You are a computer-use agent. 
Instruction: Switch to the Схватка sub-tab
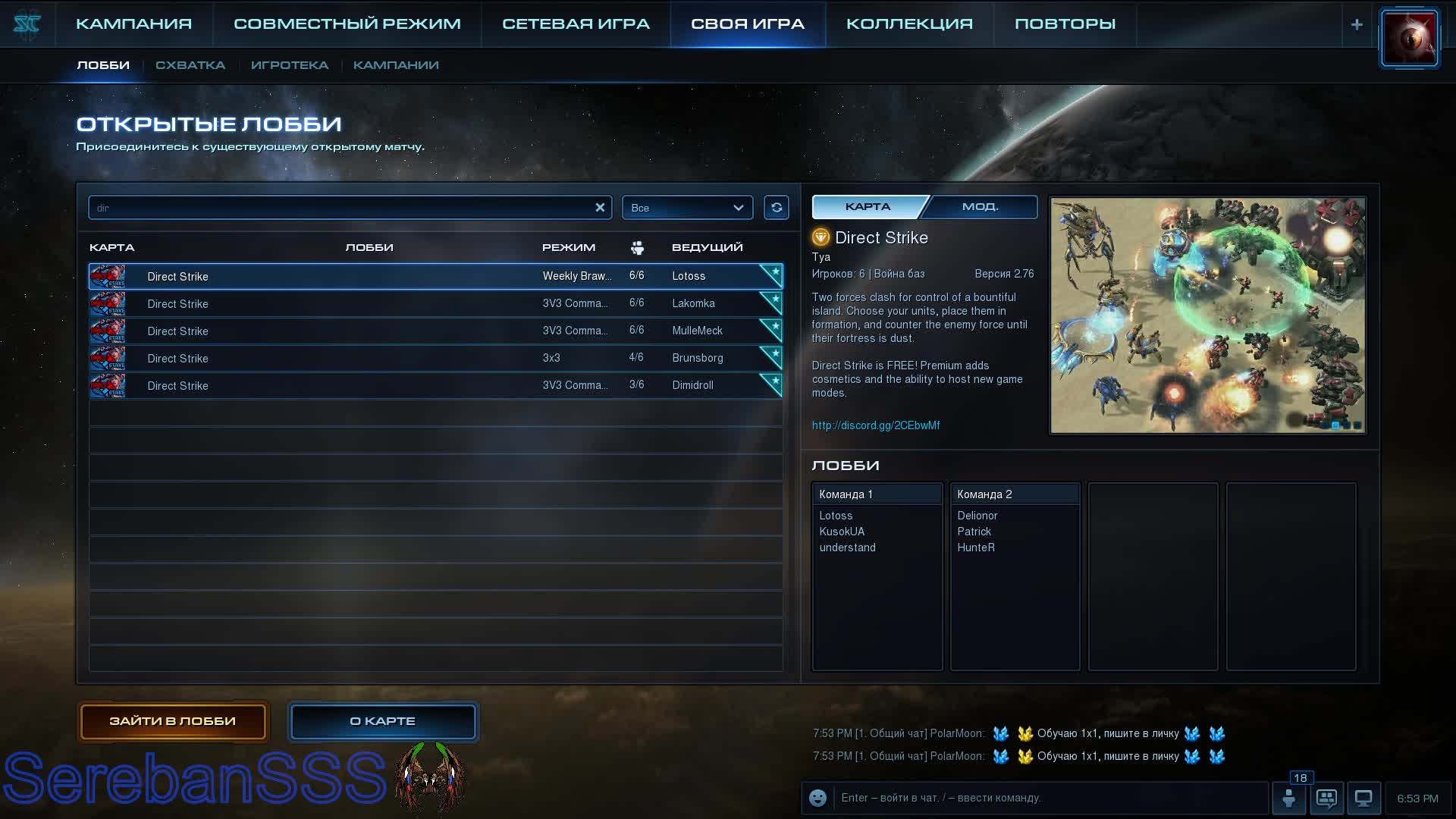[x=190, y=65]
